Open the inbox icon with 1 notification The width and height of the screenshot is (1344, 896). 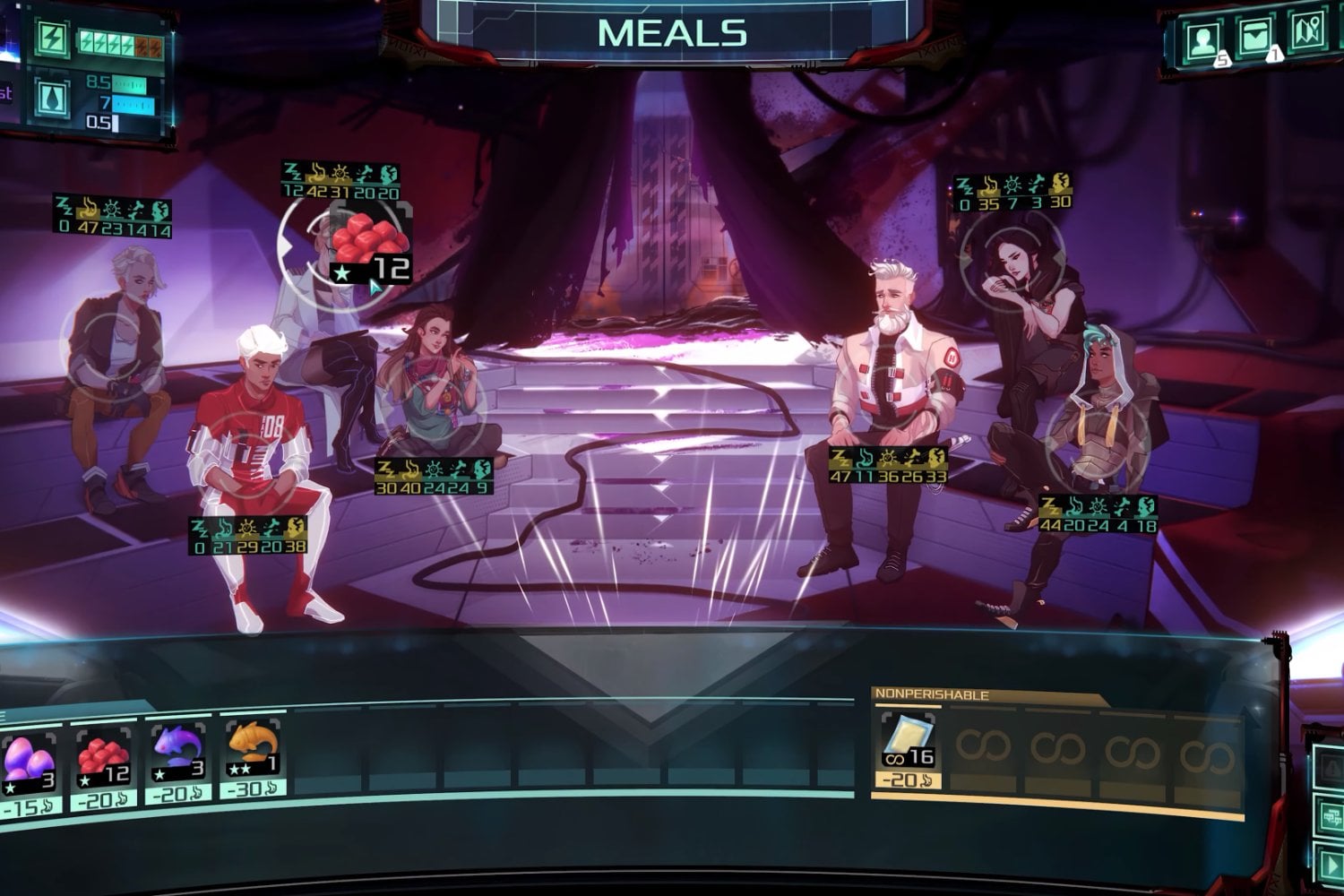tap(1255, 37)
